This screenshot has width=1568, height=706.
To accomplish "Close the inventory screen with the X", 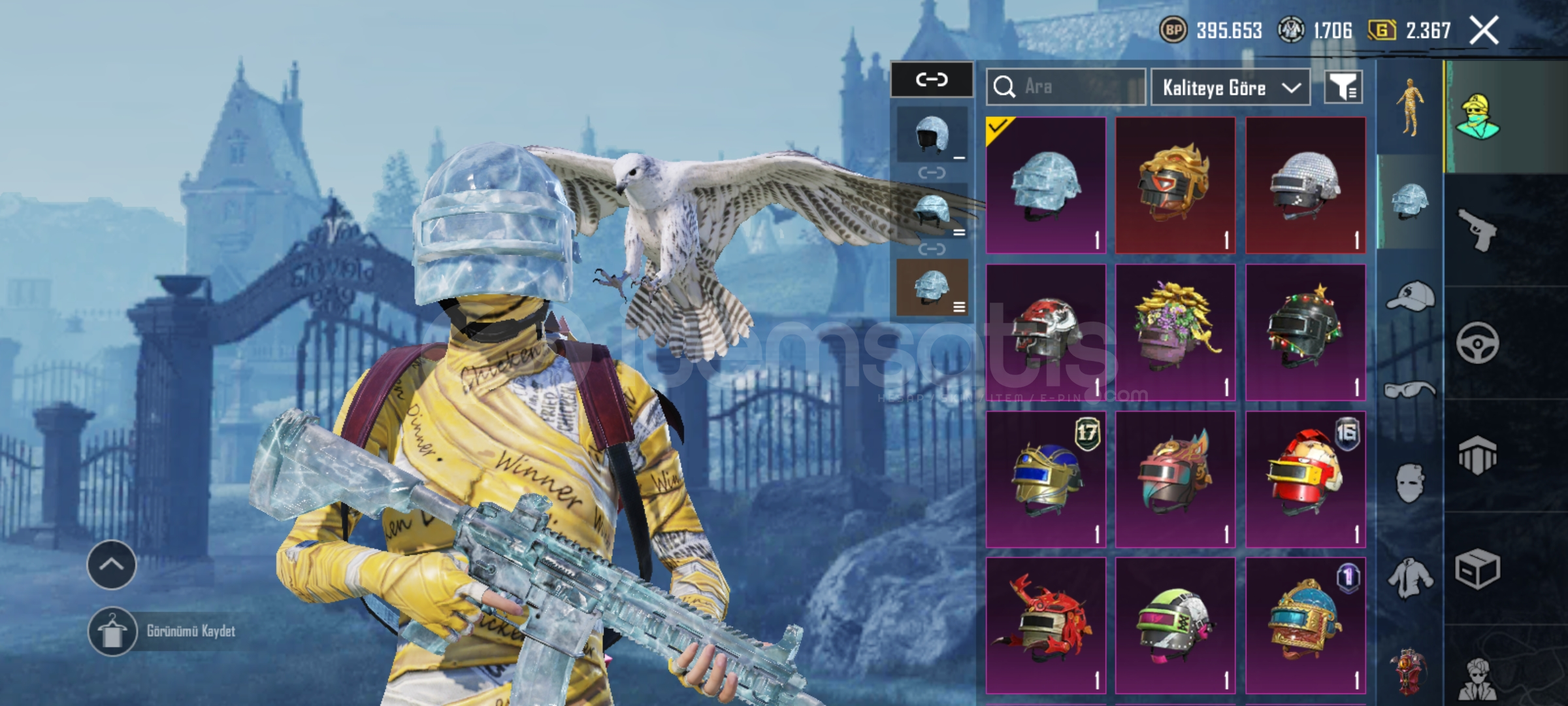I will coord(1484,31).
